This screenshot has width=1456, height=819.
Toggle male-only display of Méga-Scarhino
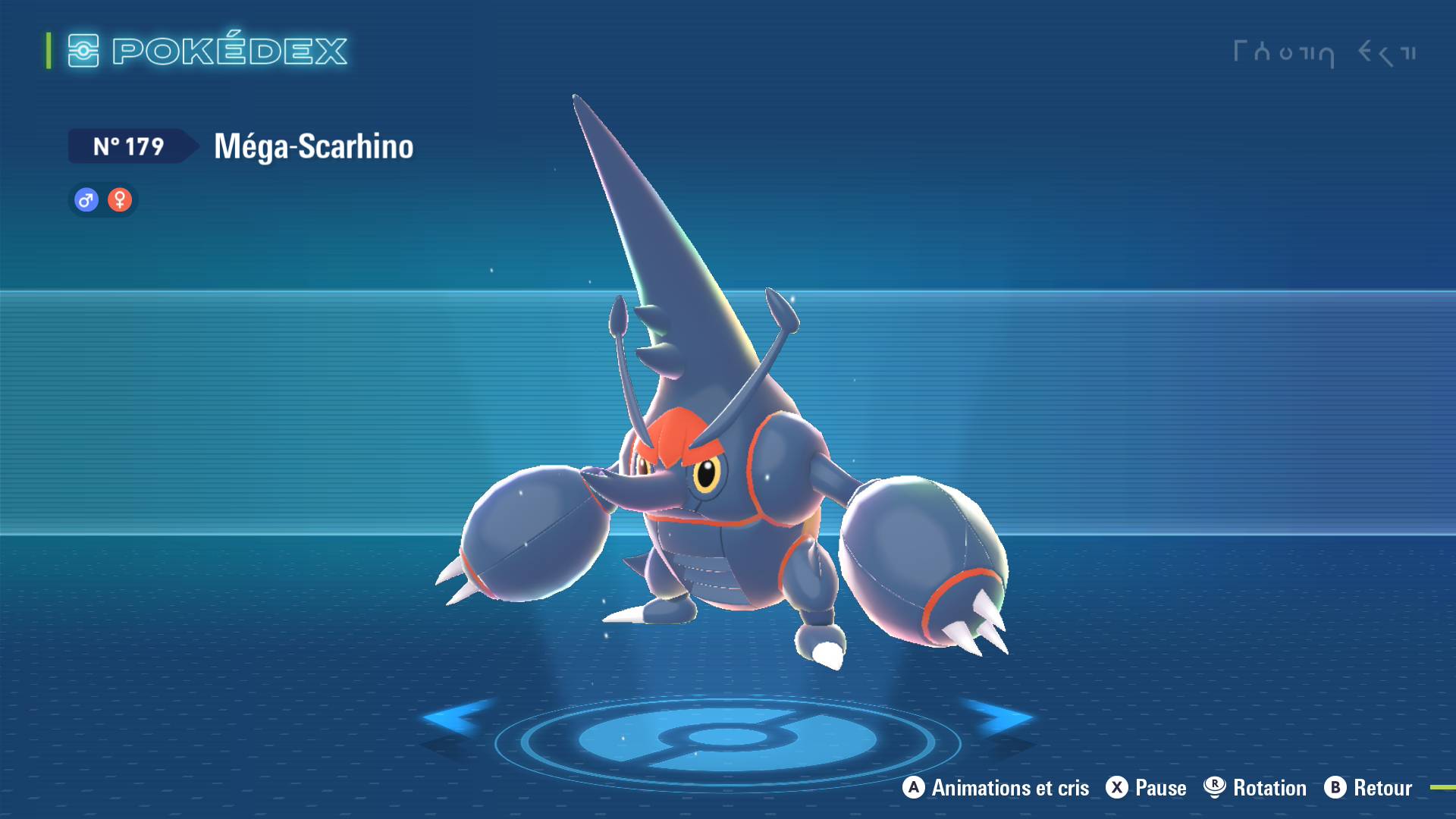coord(85,199)
